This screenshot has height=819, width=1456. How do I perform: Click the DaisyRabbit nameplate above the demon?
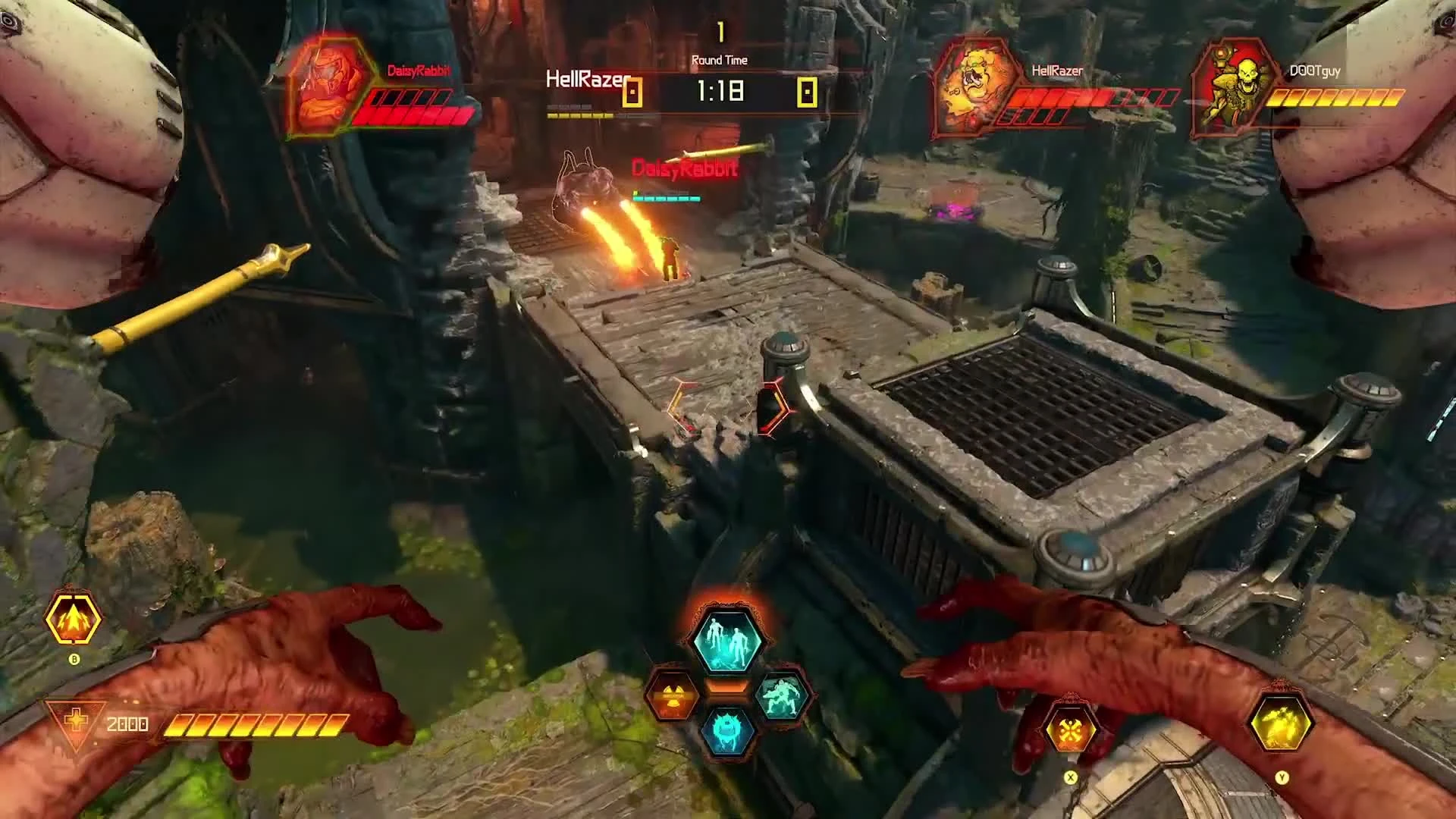coord(682,168)
